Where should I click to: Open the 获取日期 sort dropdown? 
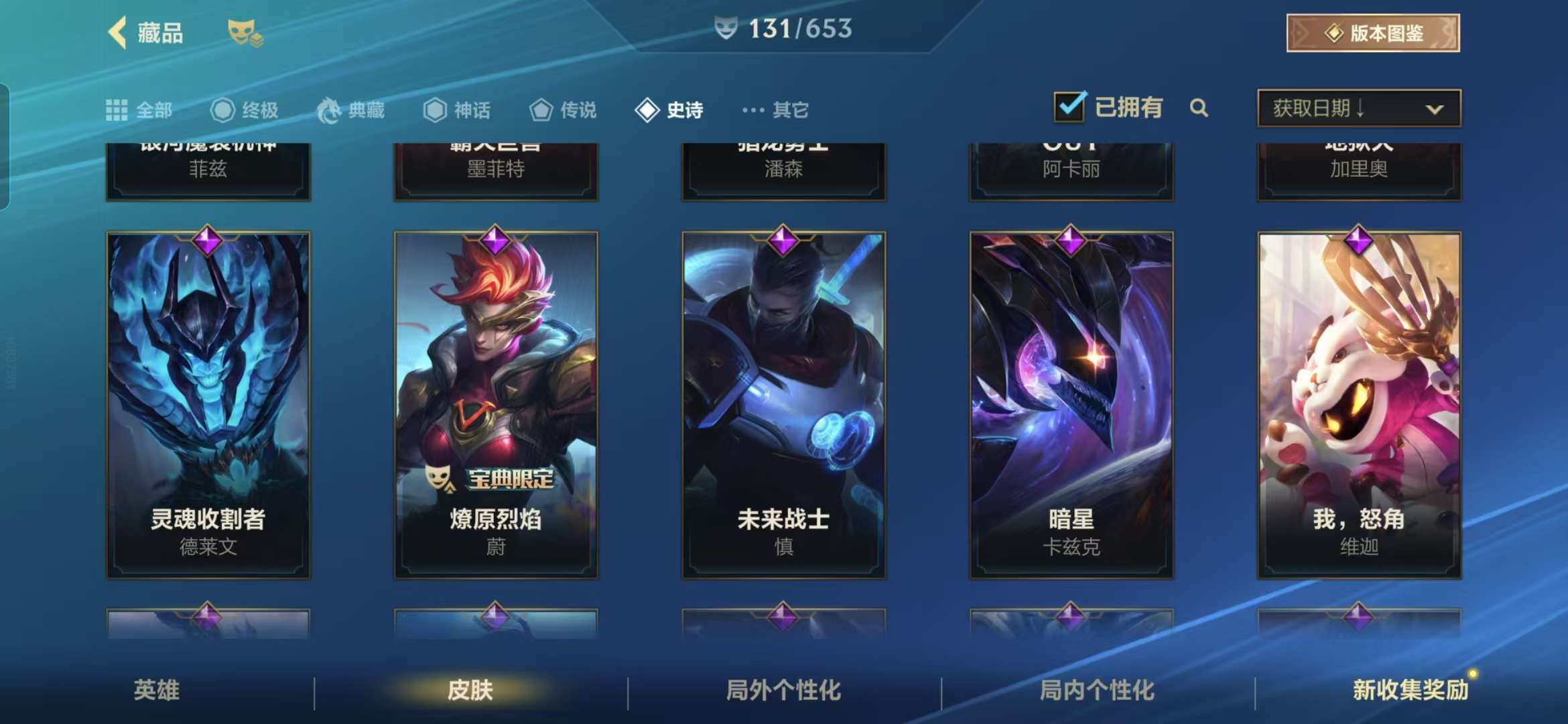[x=1358, y=109]
